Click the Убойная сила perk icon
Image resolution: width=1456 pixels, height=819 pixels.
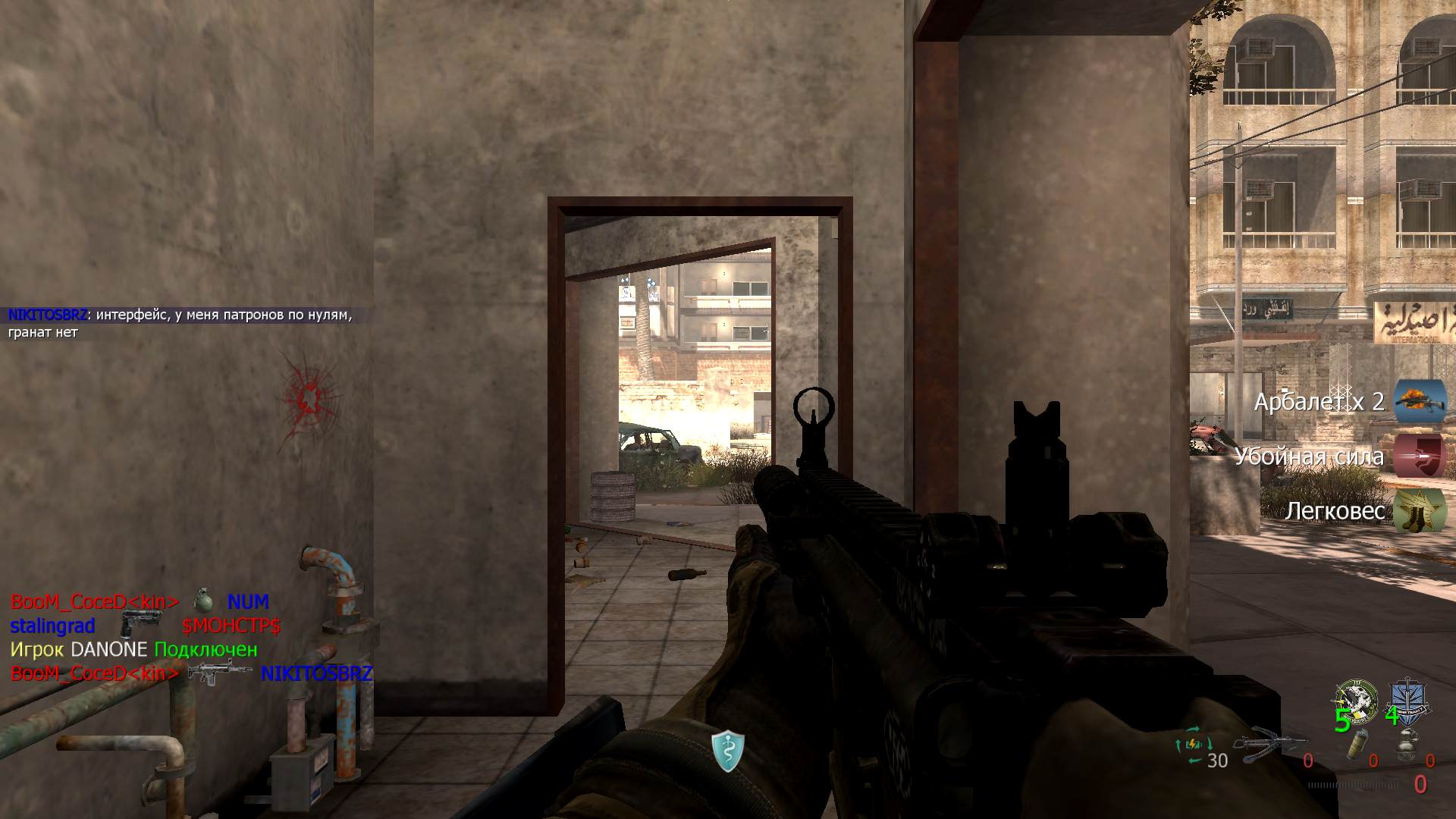tap(1420, 456)
